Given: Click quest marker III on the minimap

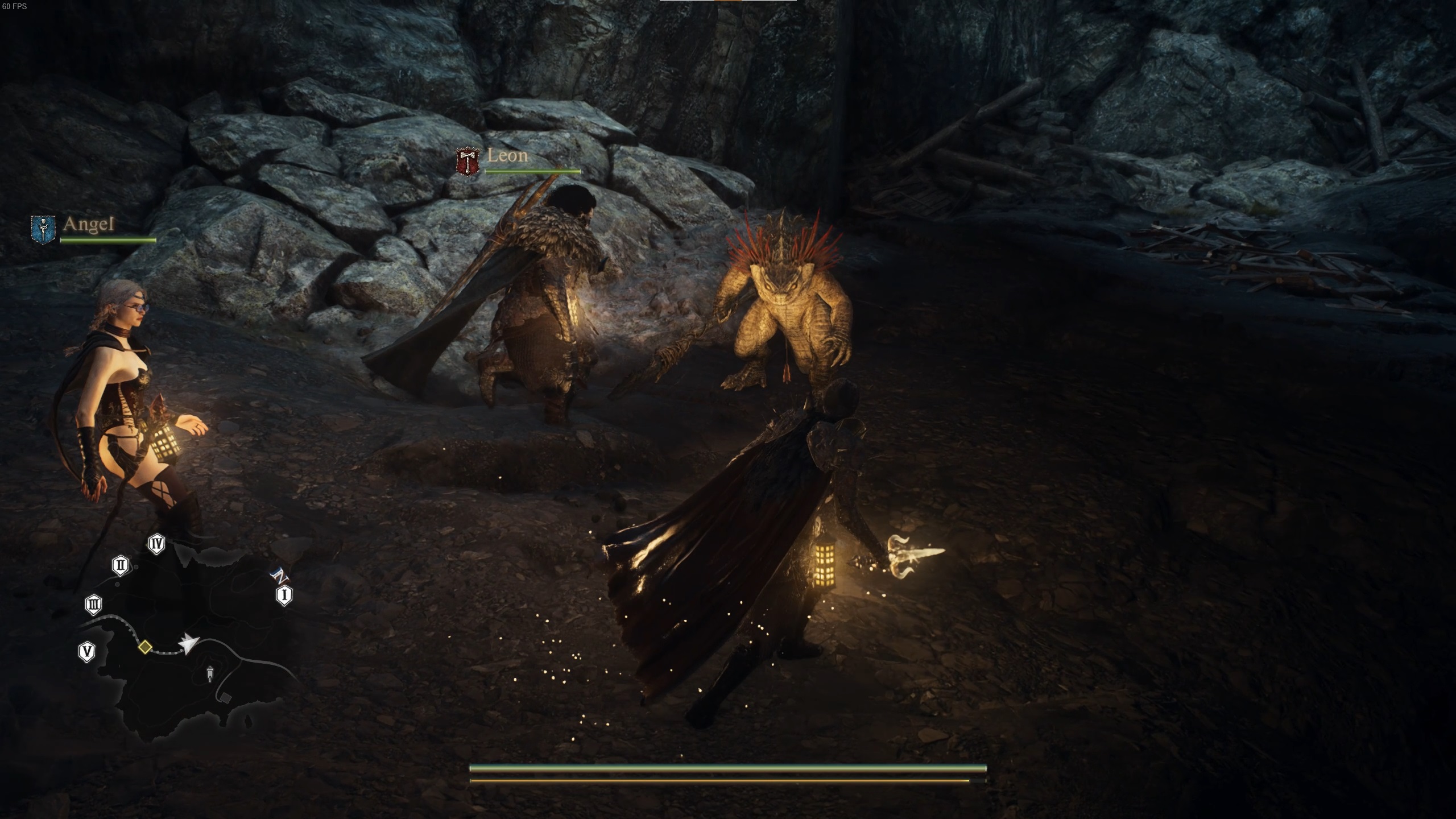Looking at the screenshot, I should click(x=93, y=605).
